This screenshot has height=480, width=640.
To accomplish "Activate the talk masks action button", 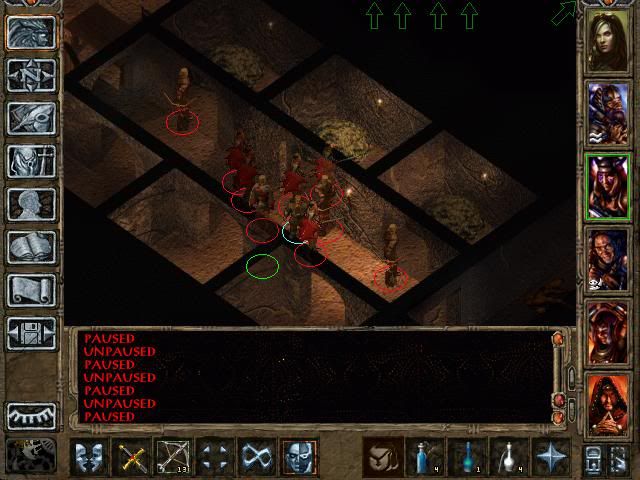I will click(91, 457).
